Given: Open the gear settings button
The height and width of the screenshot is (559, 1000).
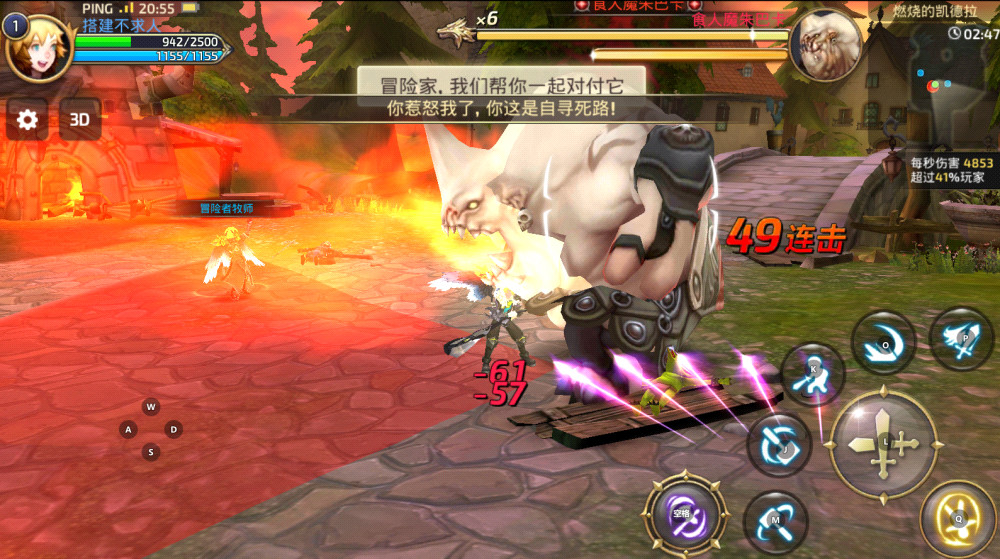Looking at the screenshot, I should [28, 121].
